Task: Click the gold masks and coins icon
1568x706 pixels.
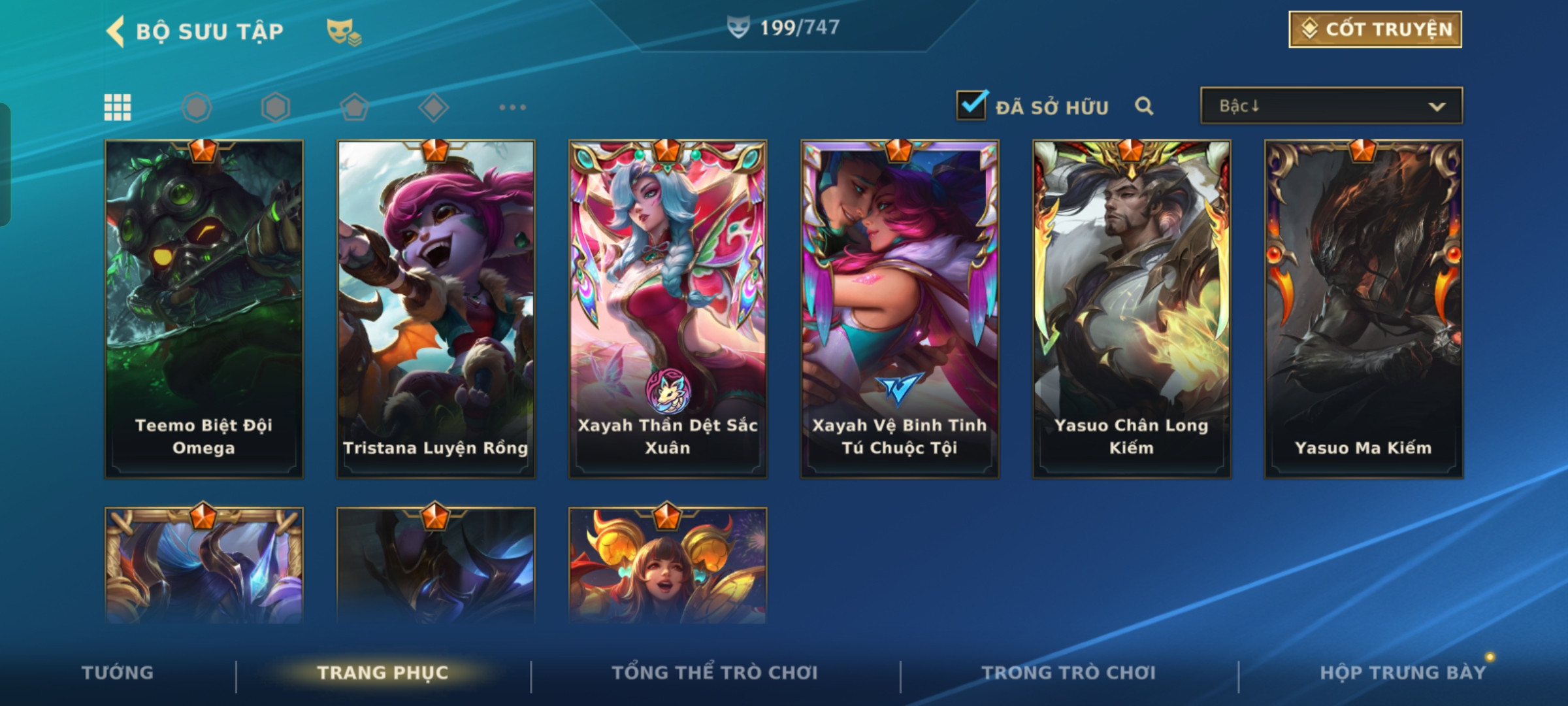Action: point(344,31)
